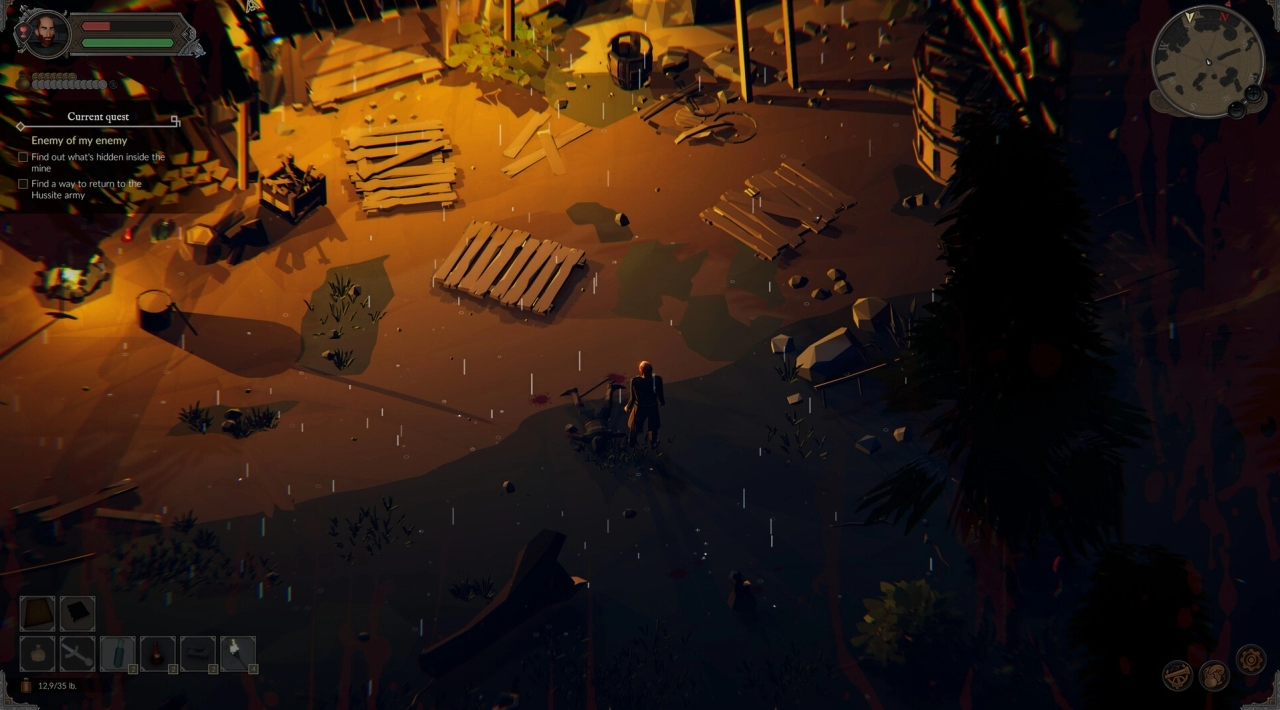
Task: Use the red potion hotbar slot
Action: point(158,654)
